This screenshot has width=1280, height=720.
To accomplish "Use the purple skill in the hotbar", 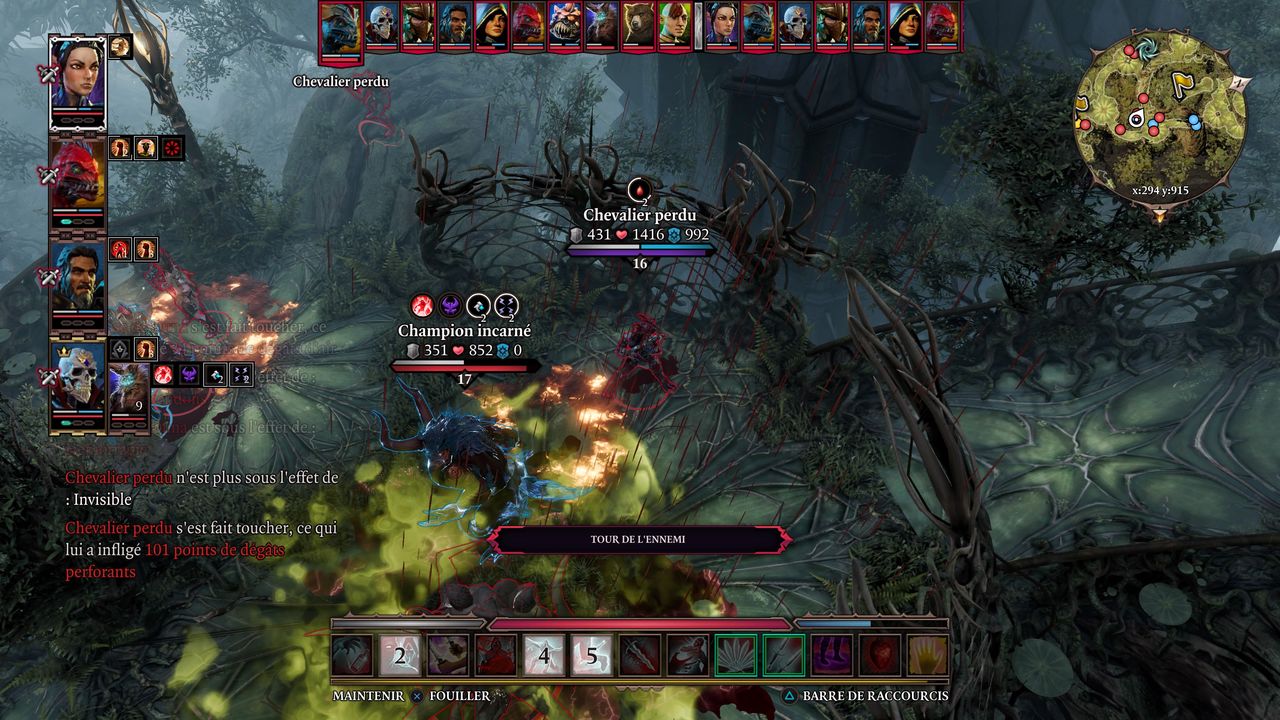I will pyautogui.click(x=832, y=656).
